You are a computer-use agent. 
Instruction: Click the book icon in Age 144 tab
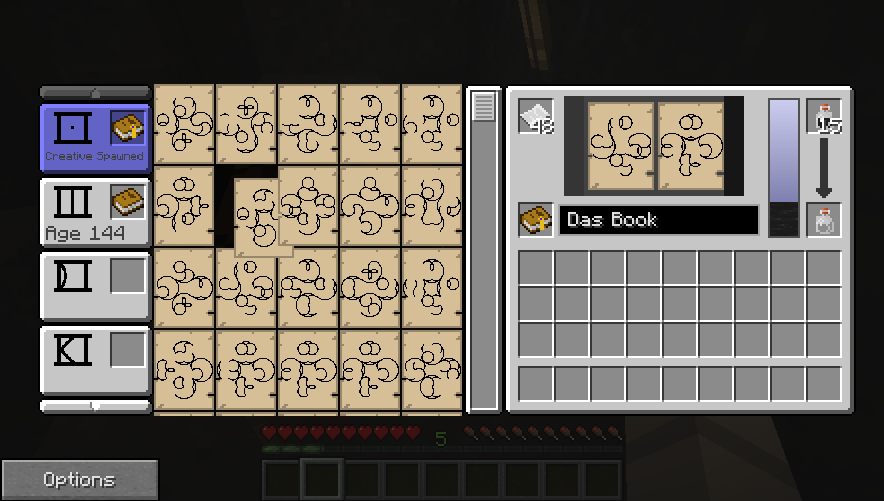(x=127, y=201)
